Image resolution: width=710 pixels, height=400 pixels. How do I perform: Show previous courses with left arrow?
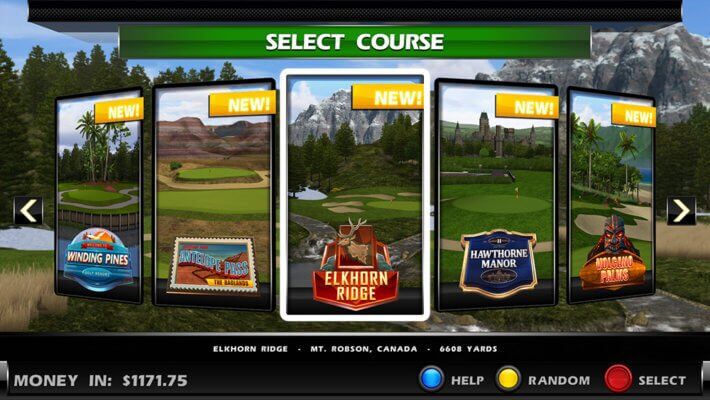(x=28, y=210)
